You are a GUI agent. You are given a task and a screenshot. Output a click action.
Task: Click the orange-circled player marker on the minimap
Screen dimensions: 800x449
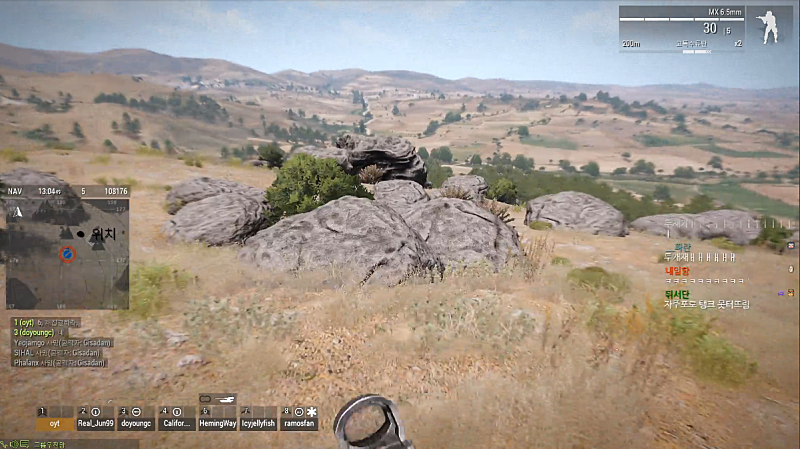coord(67,254)
